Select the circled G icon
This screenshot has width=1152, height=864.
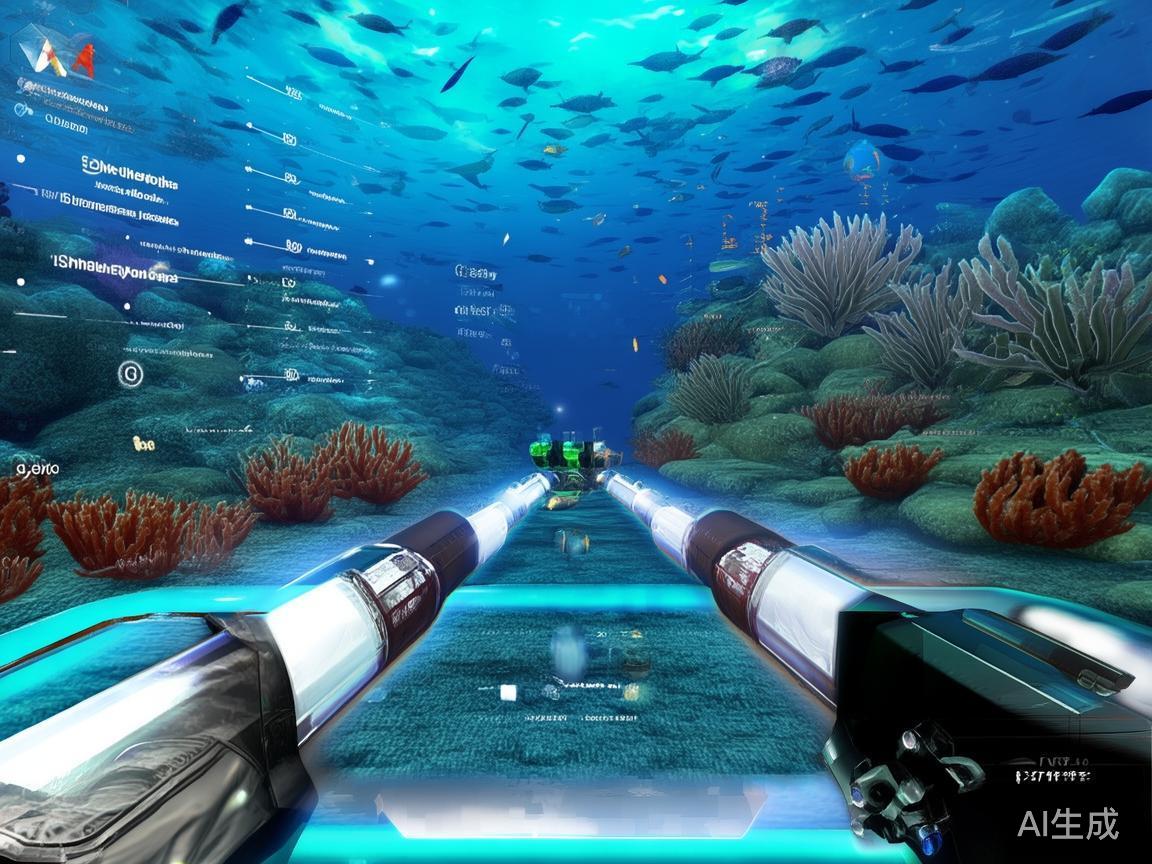click(130, 374)
